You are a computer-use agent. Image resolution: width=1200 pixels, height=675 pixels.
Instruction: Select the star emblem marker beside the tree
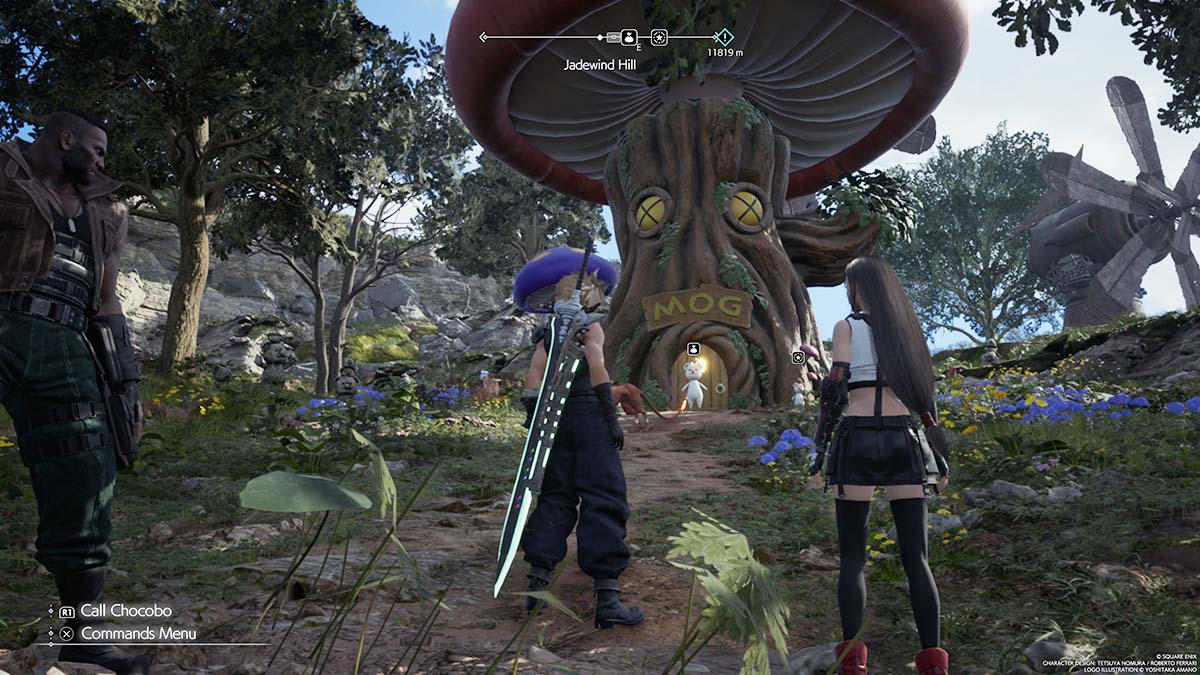coord(798,357)
